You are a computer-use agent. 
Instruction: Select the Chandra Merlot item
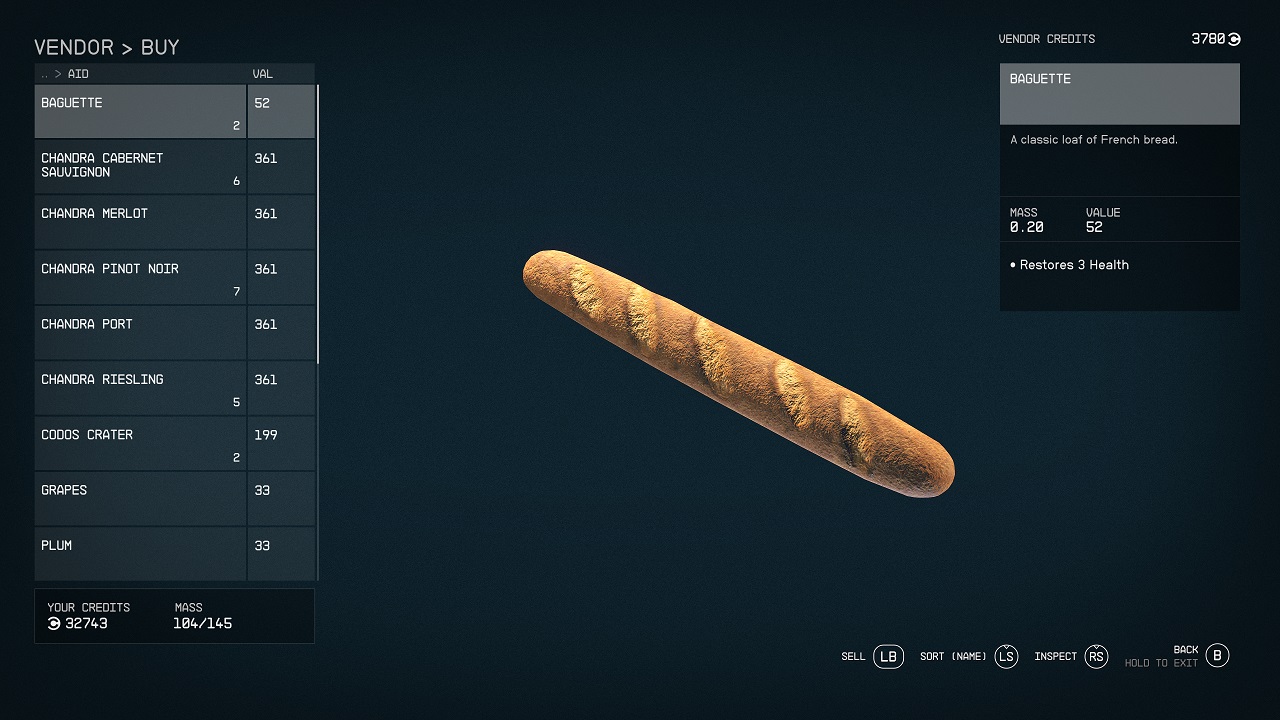(x=140, y=222)
